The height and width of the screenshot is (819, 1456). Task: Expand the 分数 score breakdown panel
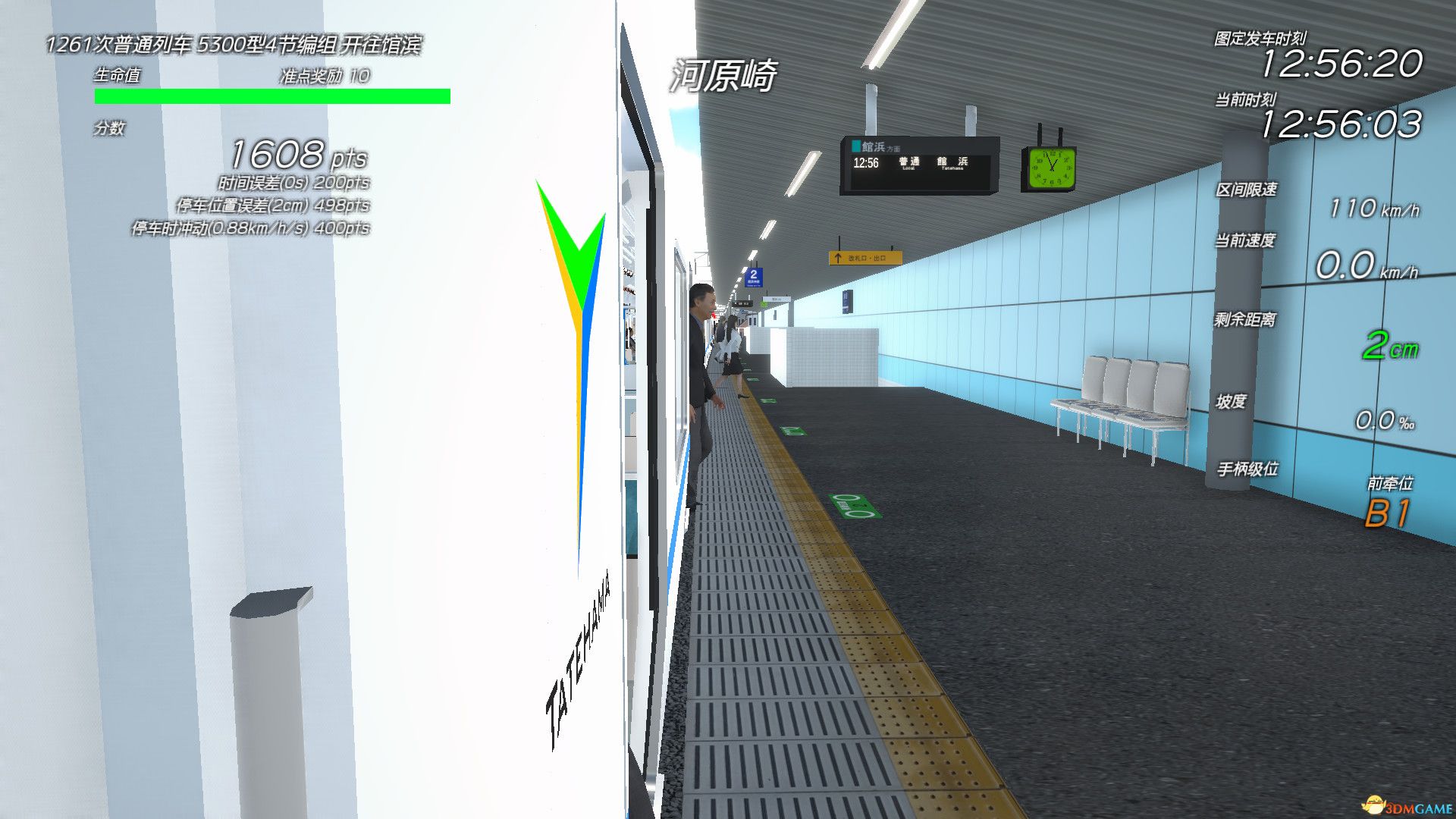[x=110, y=129]
